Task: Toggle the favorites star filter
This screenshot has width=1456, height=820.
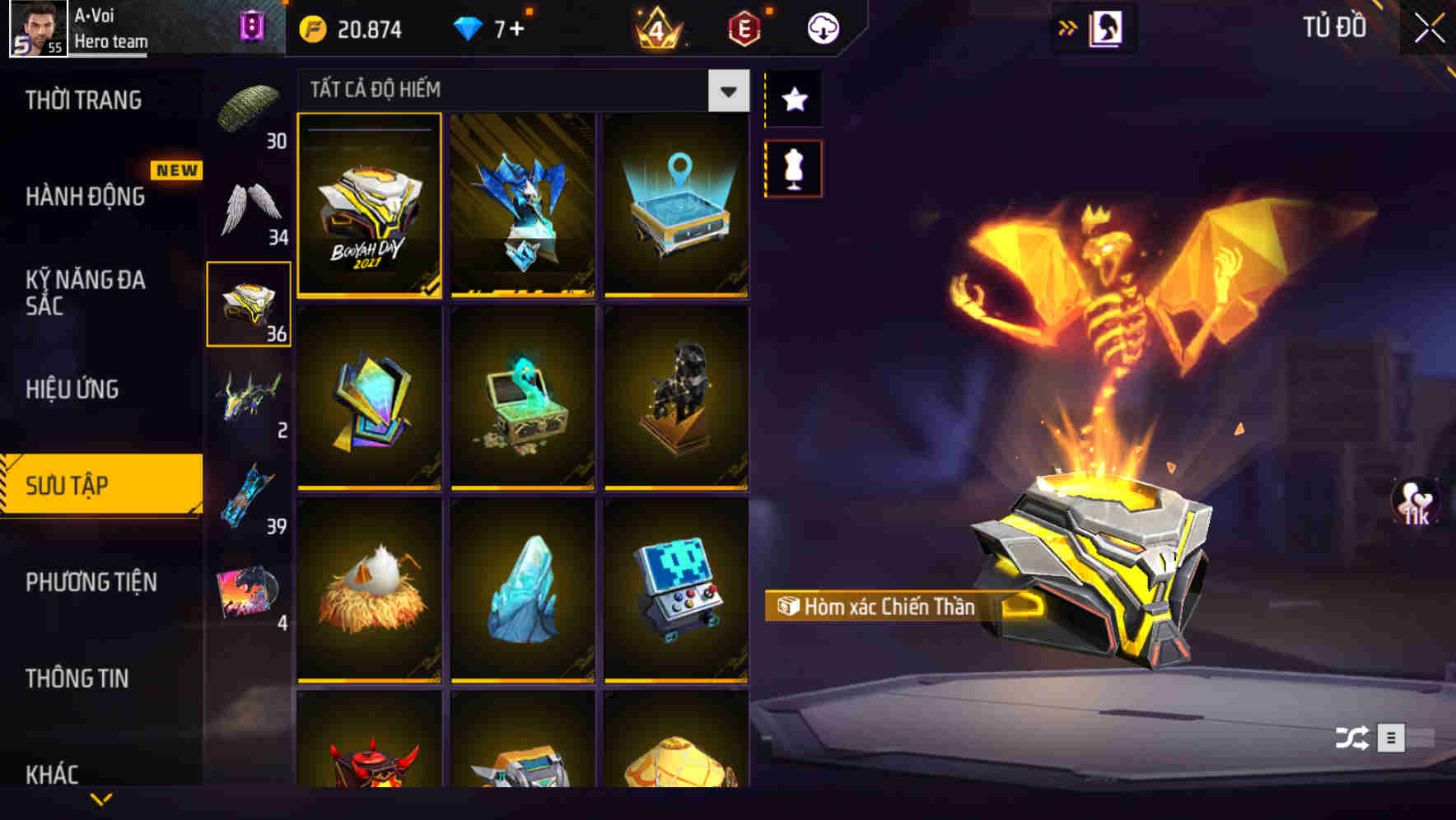Action: coord(793,100)
